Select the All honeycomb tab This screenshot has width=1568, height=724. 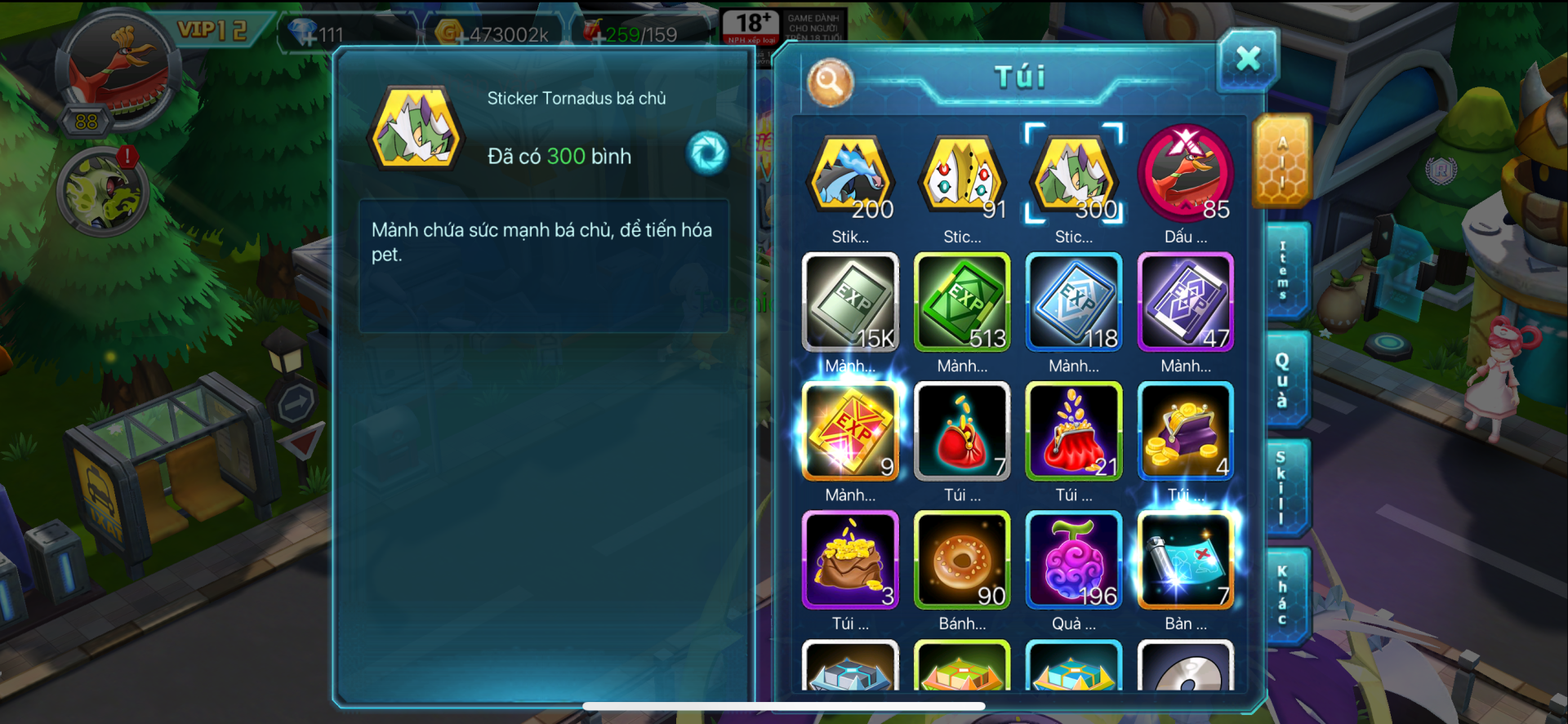1282,161
